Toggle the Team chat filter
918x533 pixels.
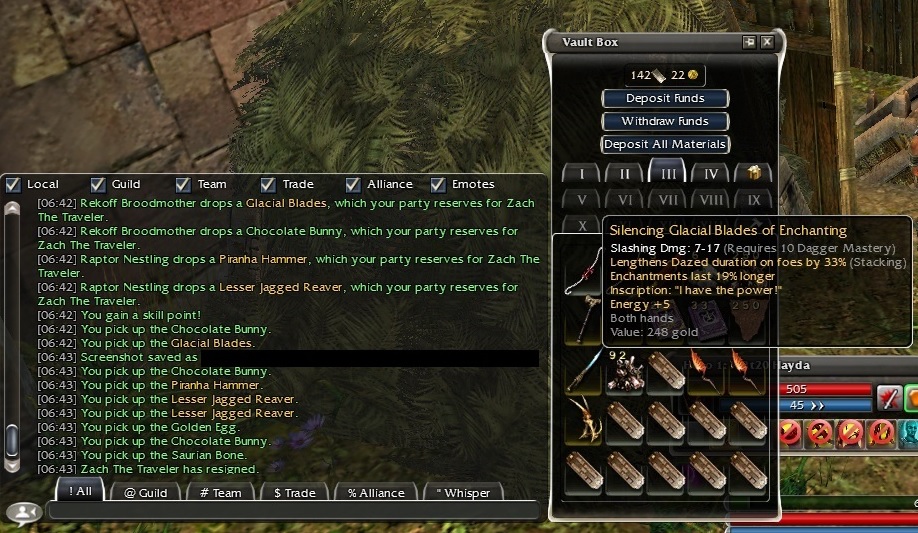click(183, 184)
